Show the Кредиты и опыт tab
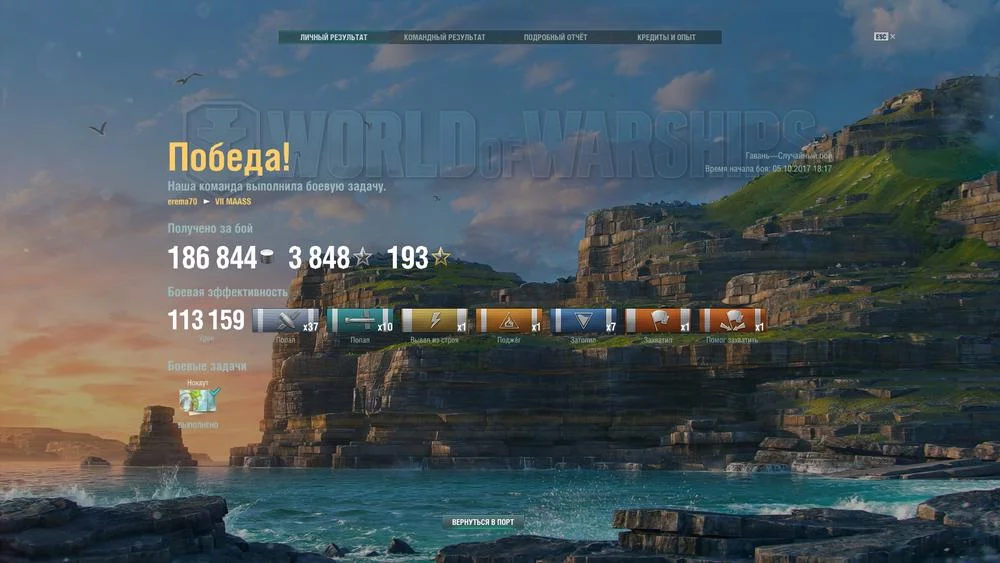Image resolution: width=1000 pixels, height=563 pixels. pyautogui.click(x=666, y=37)
